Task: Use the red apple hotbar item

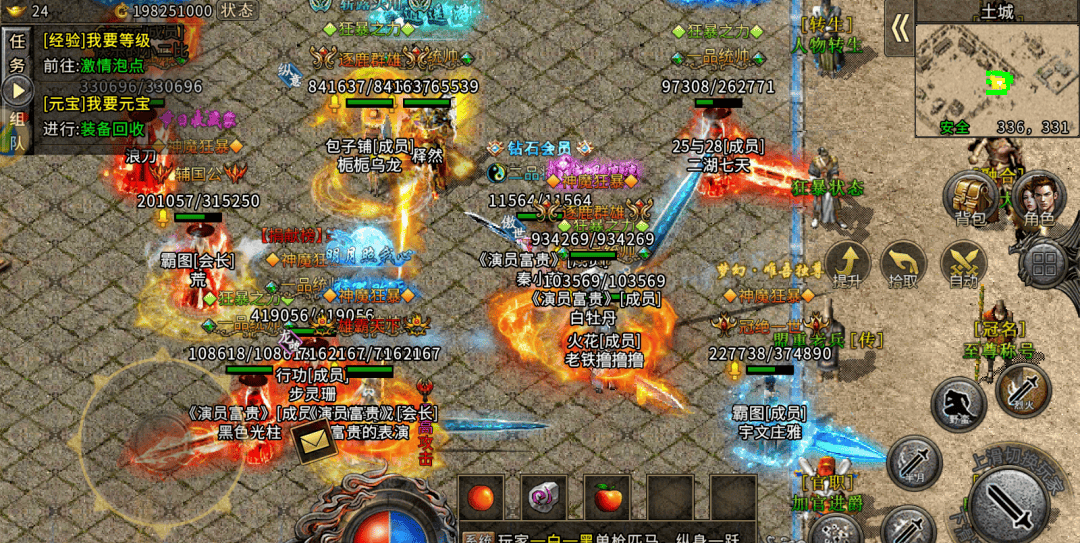Action: [x=606, y=497]
